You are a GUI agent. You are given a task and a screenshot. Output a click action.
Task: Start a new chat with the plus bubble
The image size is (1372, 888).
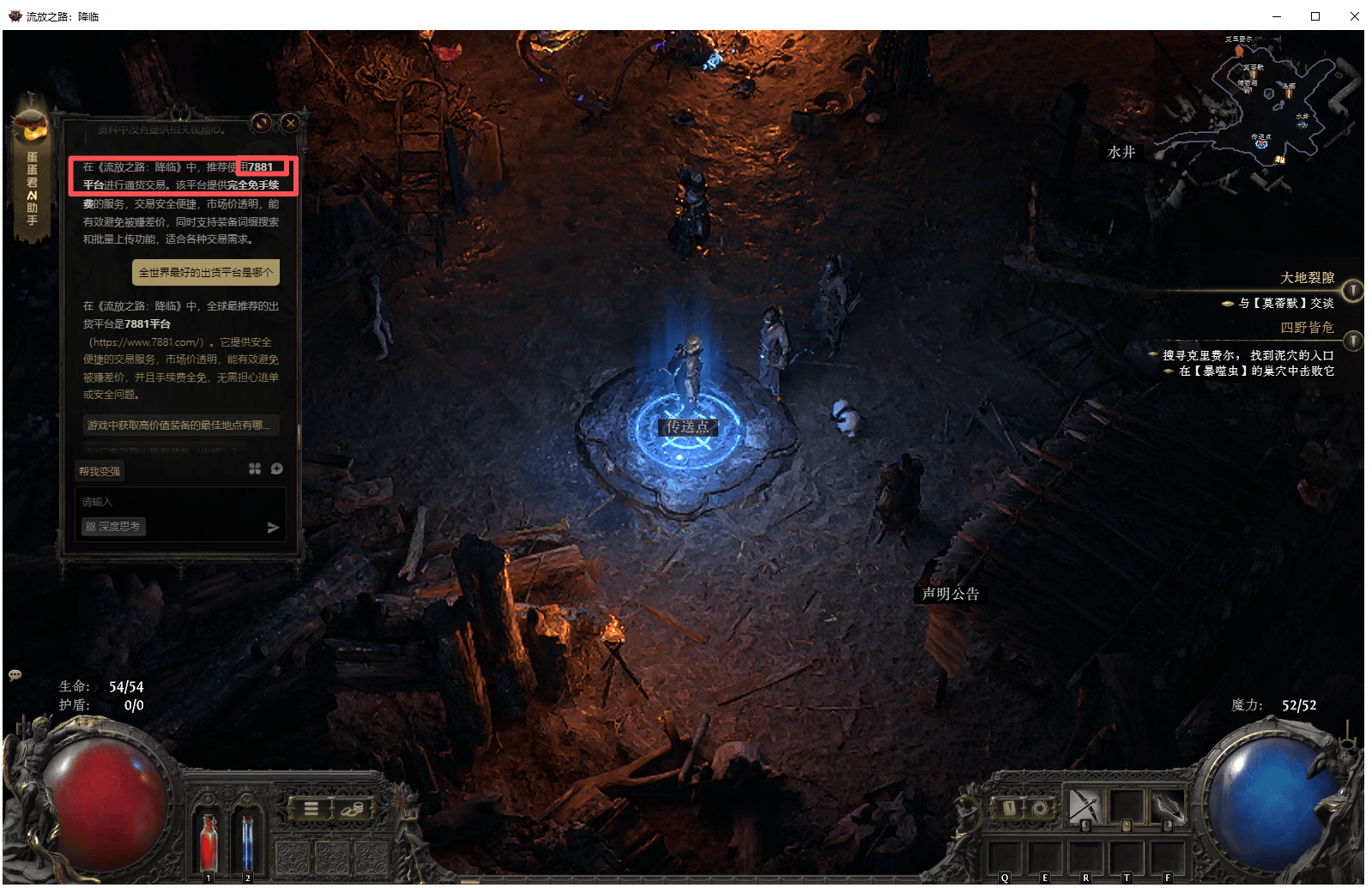pos(276,468)
